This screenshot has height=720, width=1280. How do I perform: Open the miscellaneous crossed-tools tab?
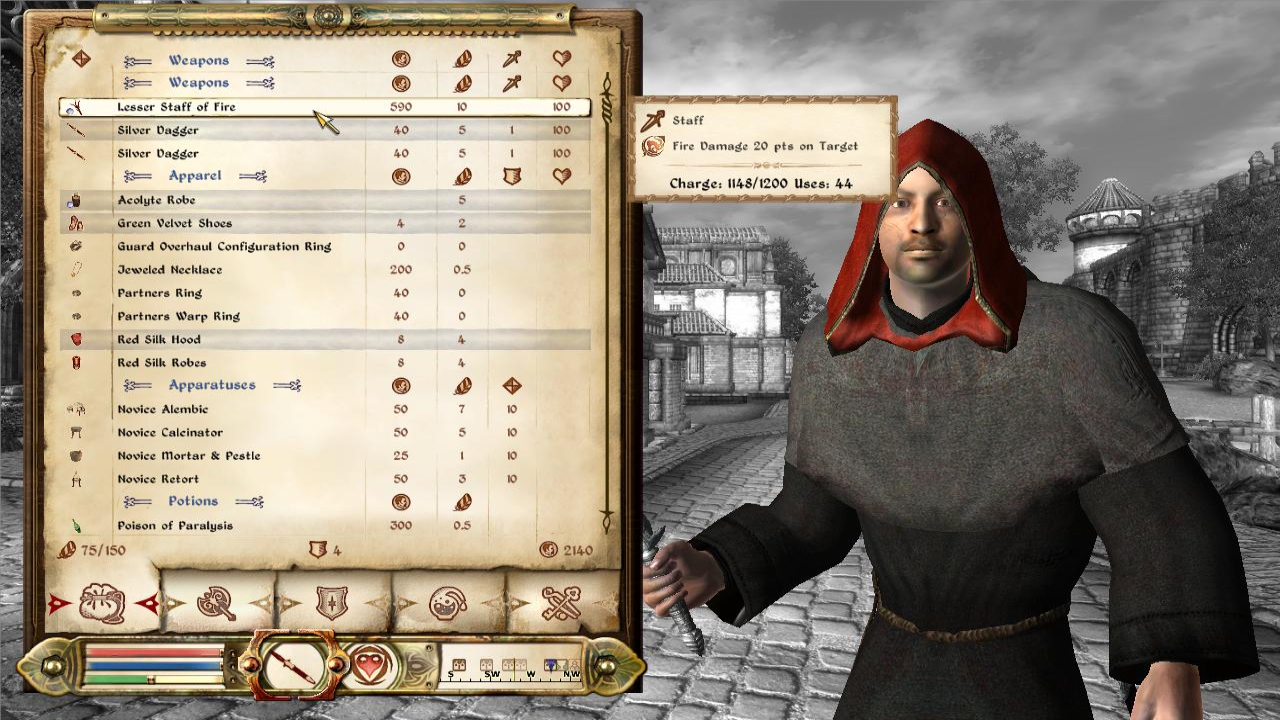point(561,603)
